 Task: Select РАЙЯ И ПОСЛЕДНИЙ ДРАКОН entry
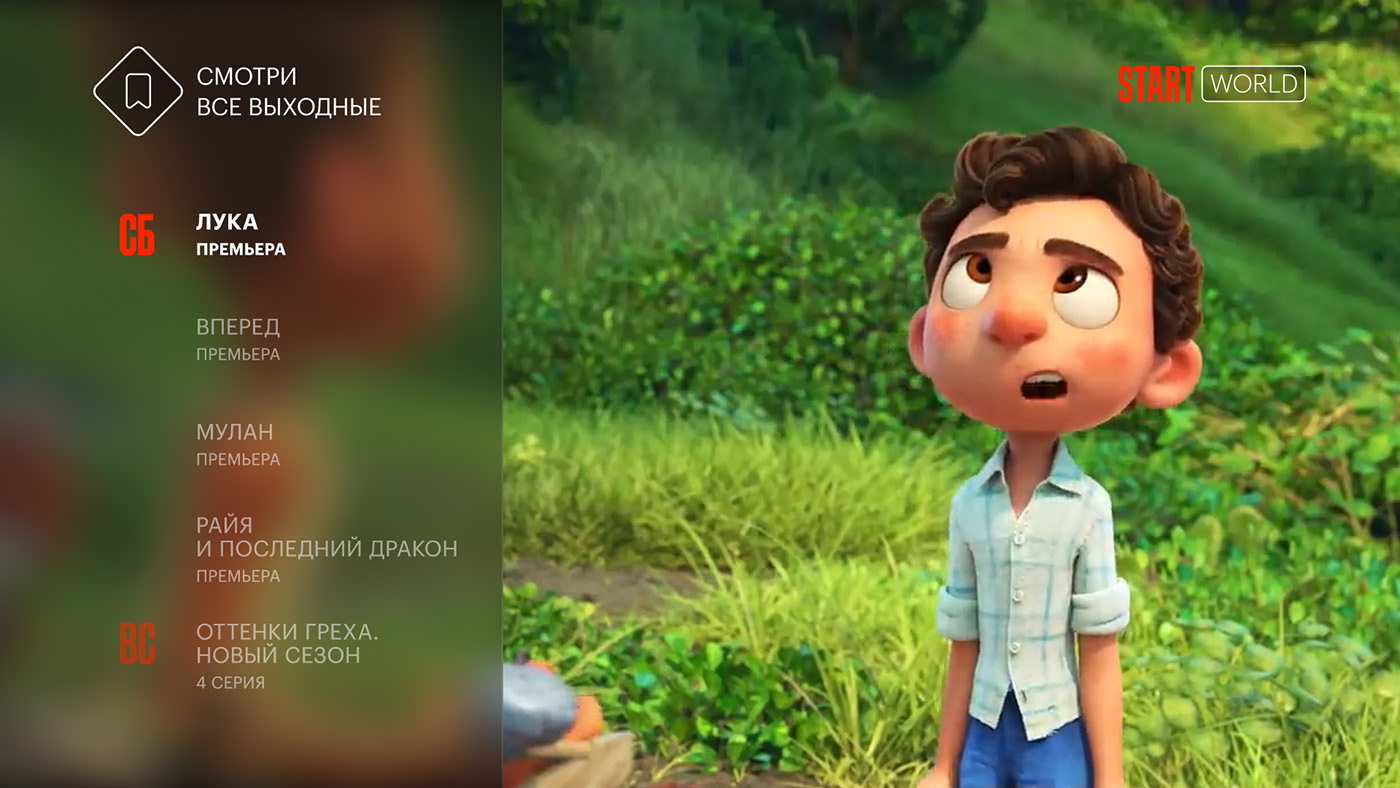326,548
